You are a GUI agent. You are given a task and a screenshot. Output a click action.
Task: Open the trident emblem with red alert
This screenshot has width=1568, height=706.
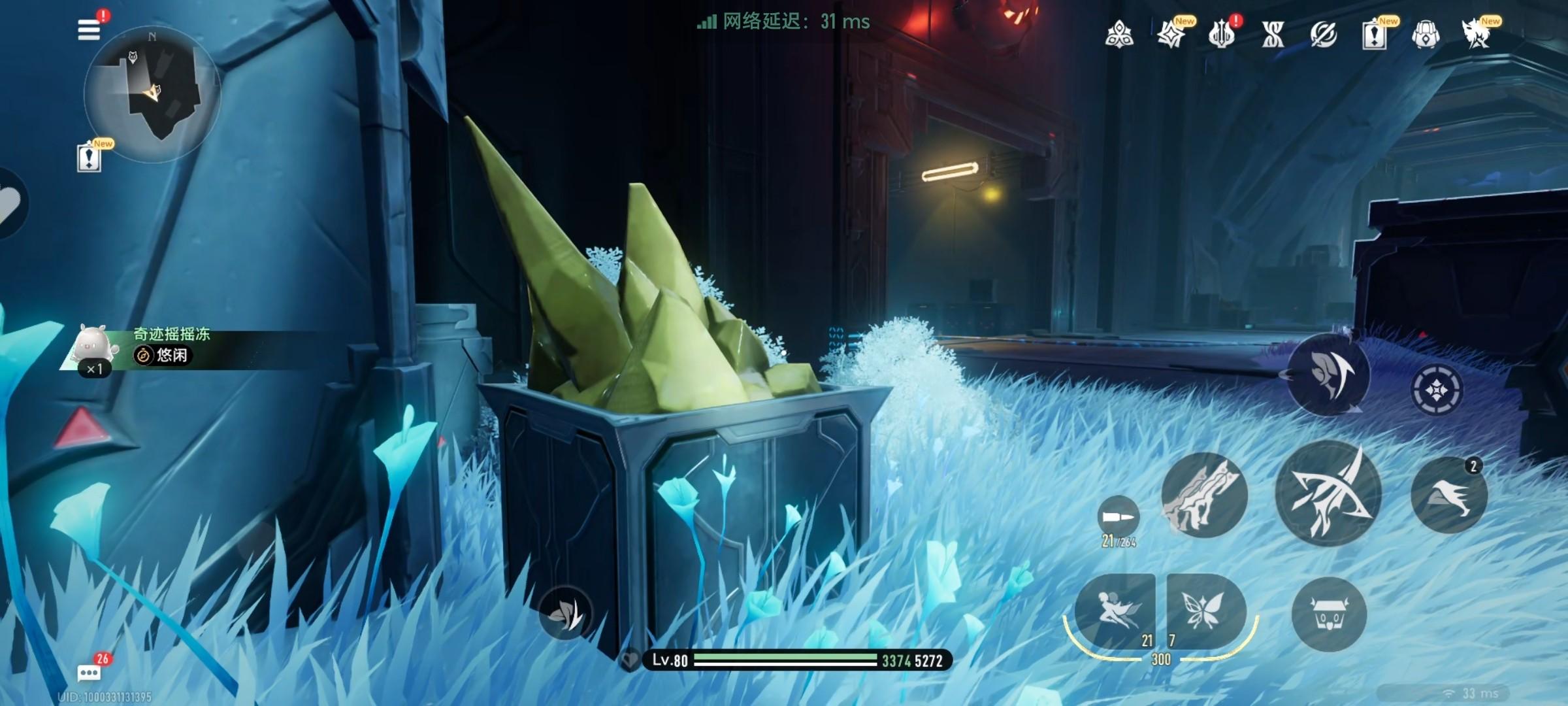(x=1221, y=34)
